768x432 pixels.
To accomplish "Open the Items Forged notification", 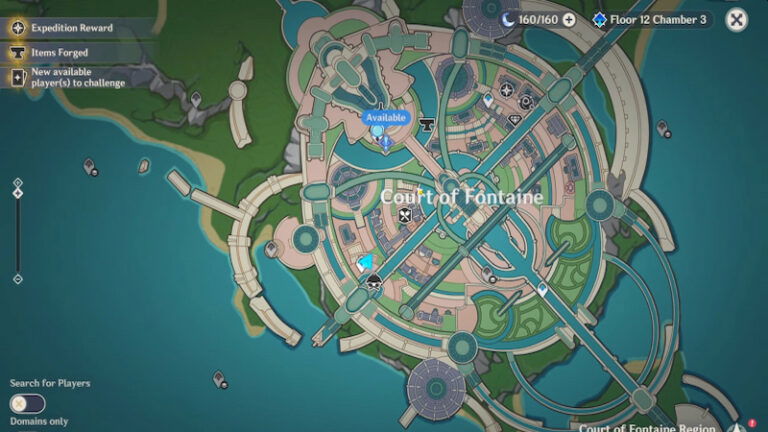I will click(x=58, y=52).
